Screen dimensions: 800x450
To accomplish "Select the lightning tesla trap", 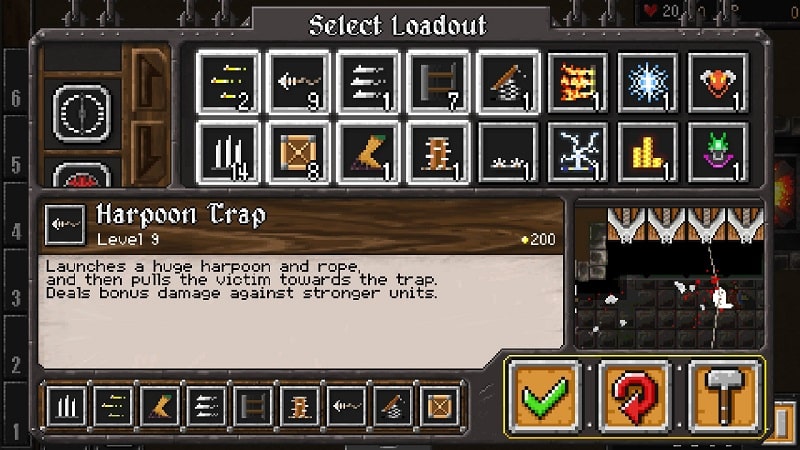I will [x=579, y=153].
